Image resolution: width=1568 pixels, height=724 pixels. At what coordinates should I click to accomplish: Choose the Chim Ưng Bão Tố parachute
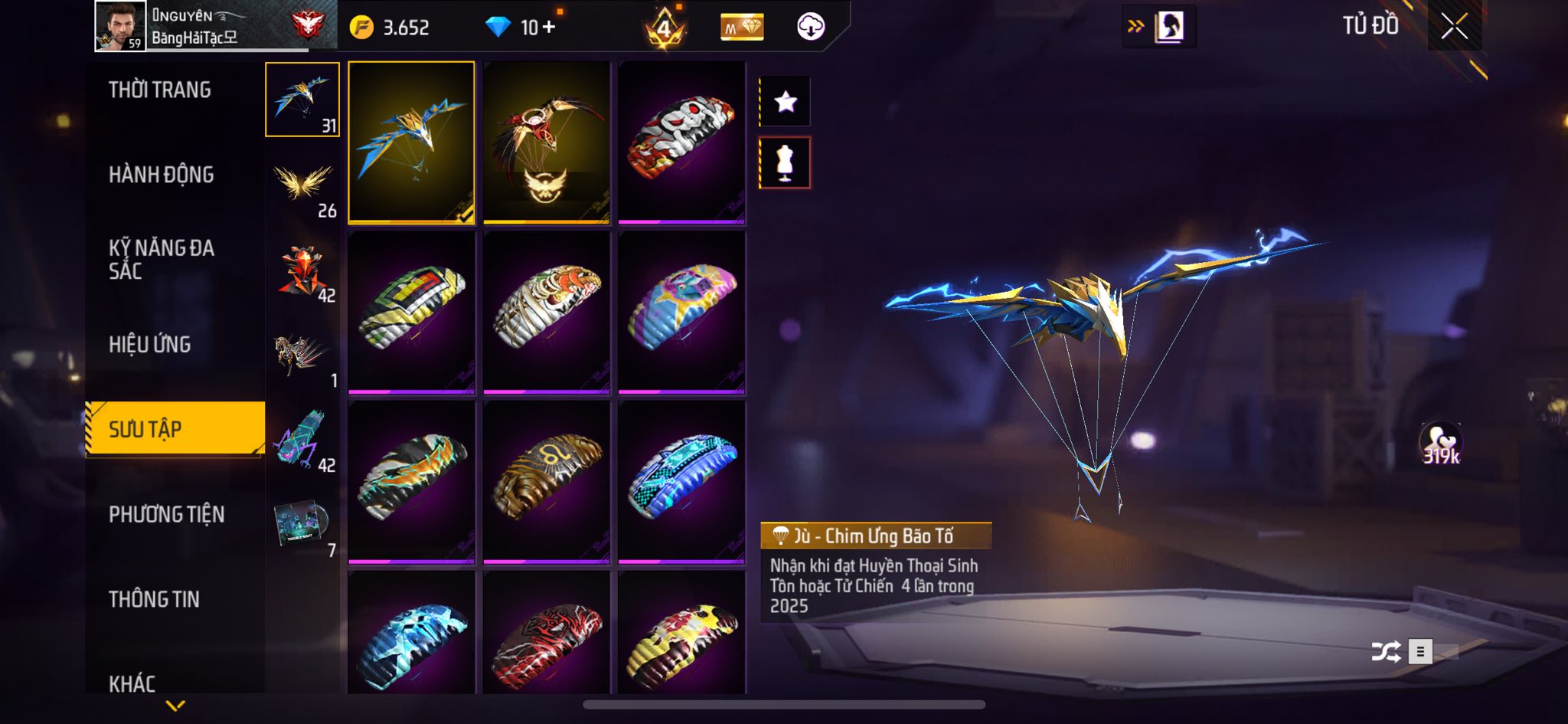[x=411, y=143]
